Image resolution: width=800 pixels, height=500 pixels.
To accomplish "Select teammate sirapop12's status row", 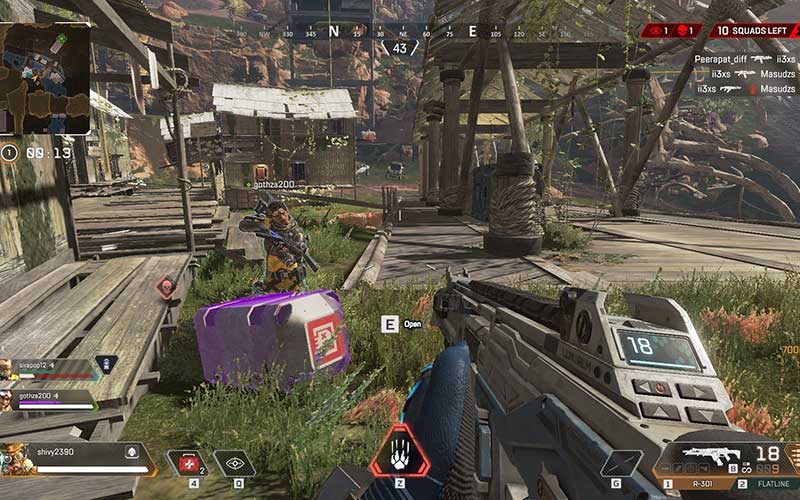I will click(x=48, y=368).
